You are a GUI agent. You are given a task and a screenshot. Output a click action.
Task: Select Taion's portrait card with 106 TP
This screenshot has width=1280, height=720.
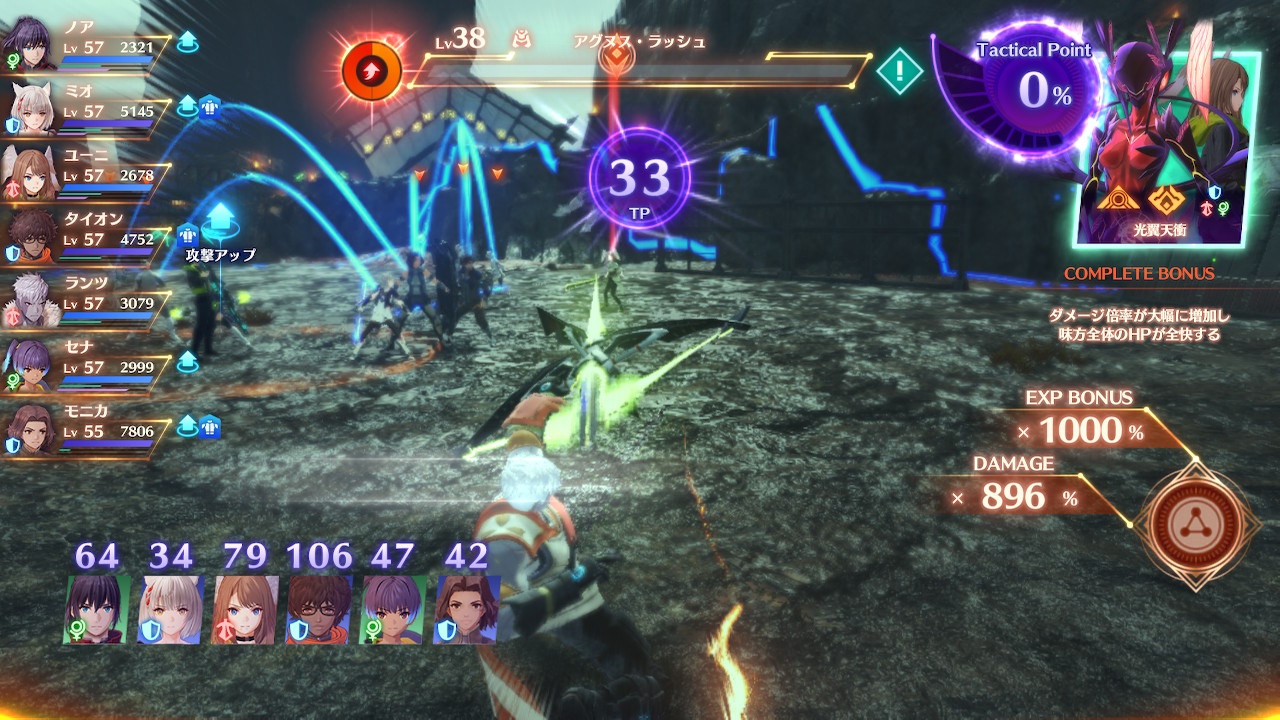319,608
